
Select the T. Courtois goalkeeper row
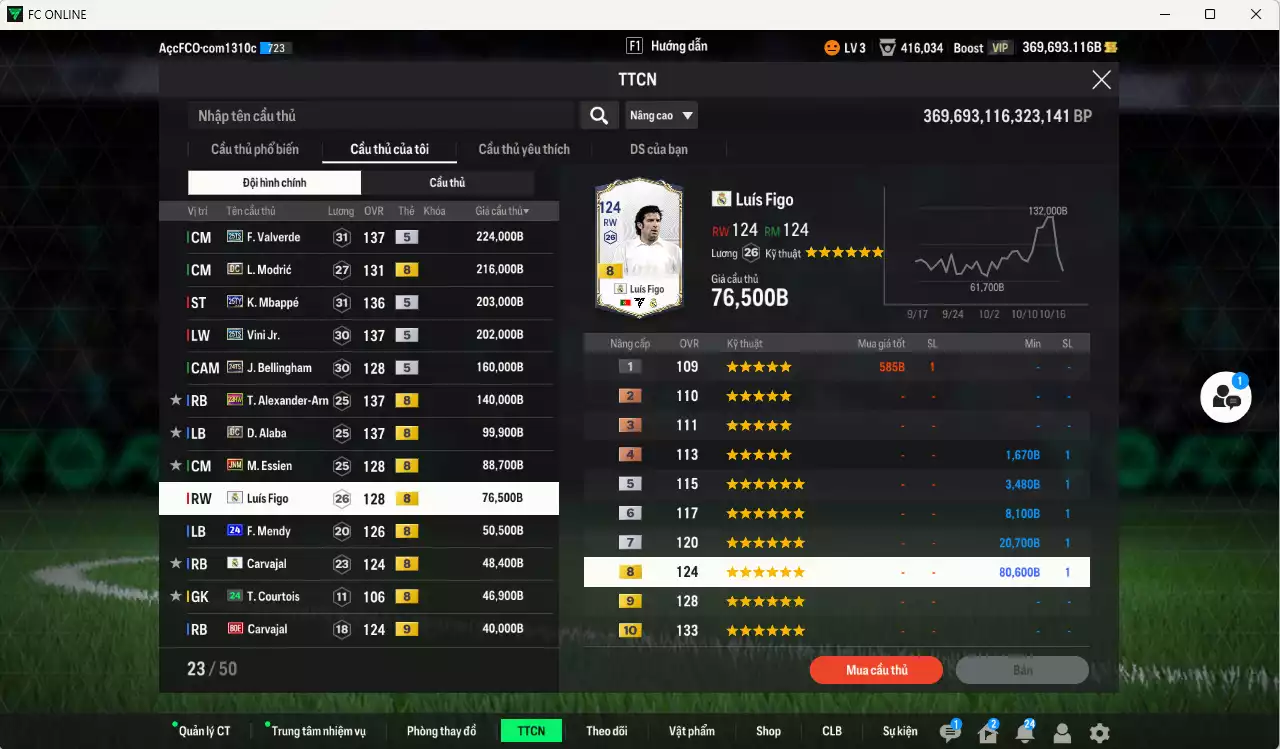click(356, 596)
